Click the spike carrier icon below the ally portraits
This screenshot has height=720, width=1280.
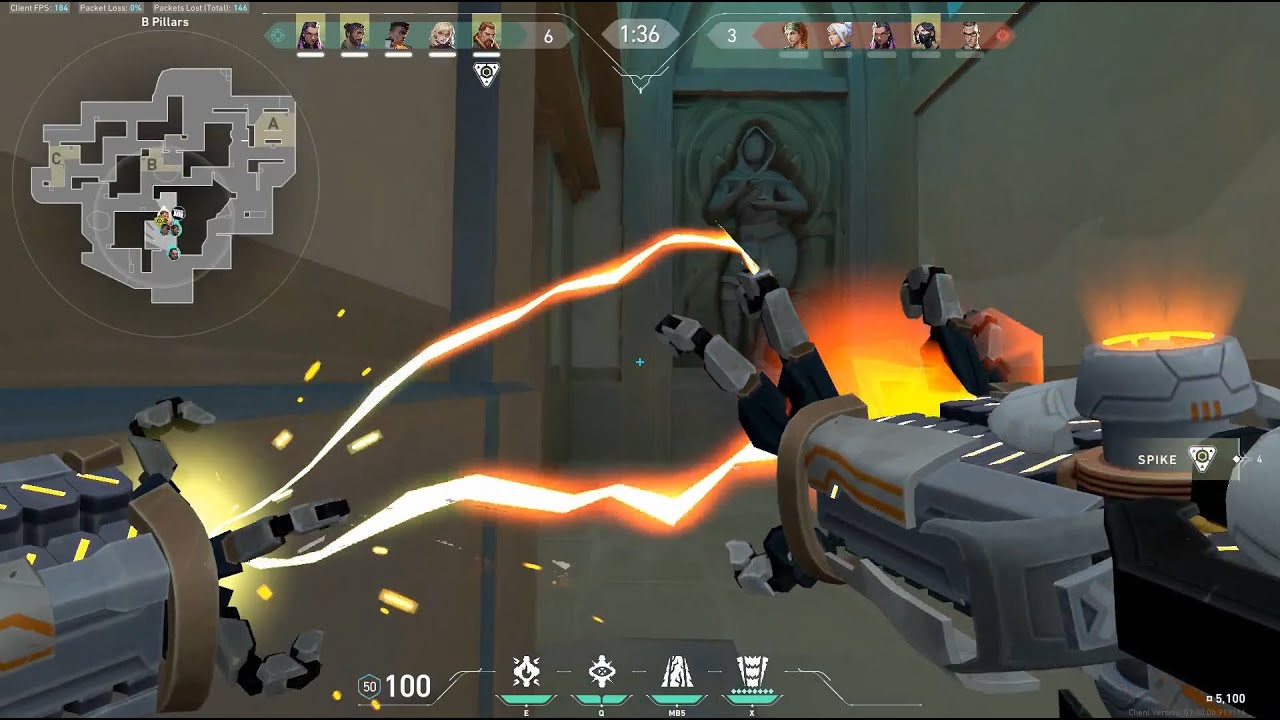486,74
